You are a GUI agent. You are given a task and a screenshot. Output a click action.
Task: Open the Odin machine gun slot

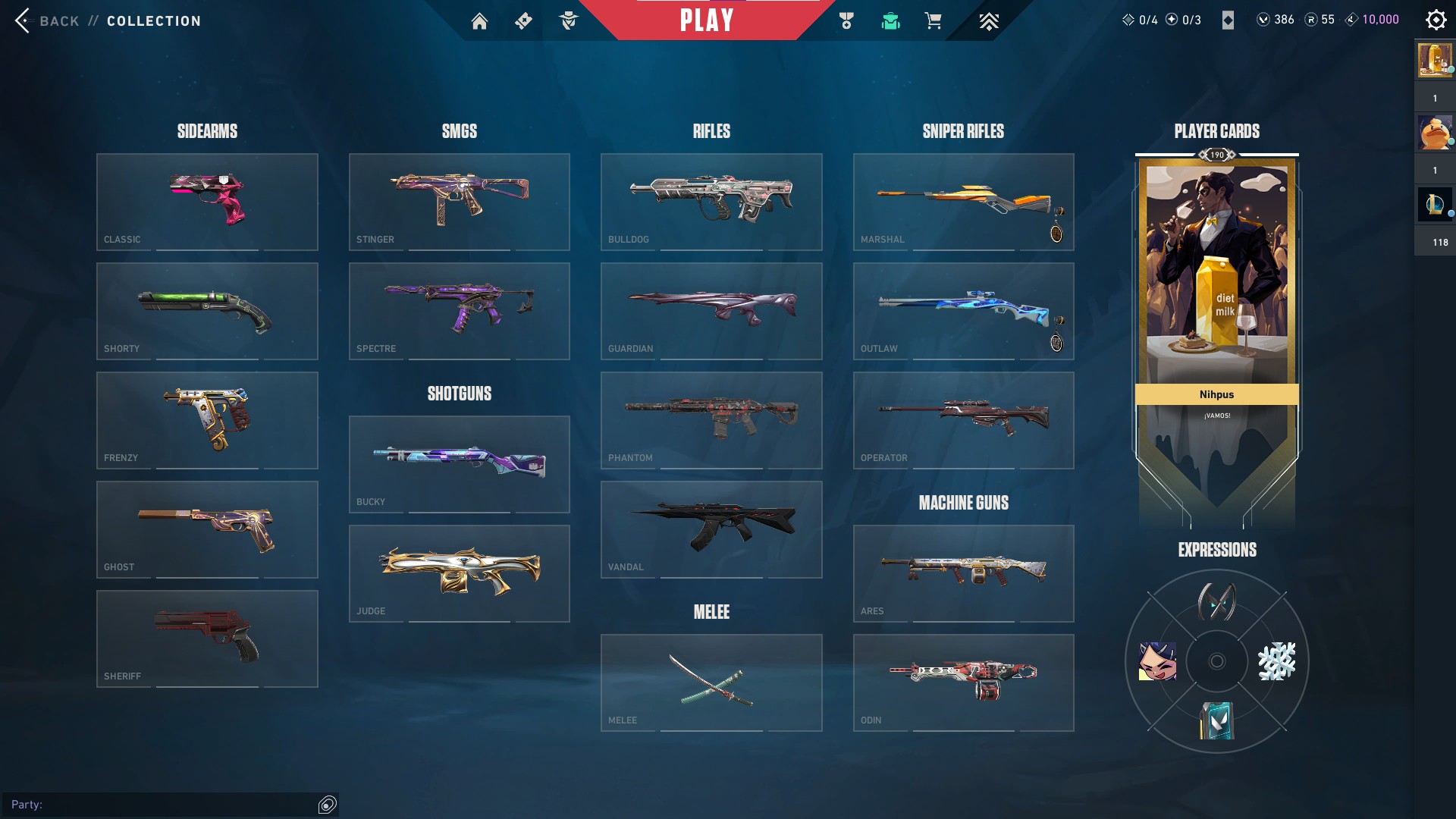coord(963,682)
